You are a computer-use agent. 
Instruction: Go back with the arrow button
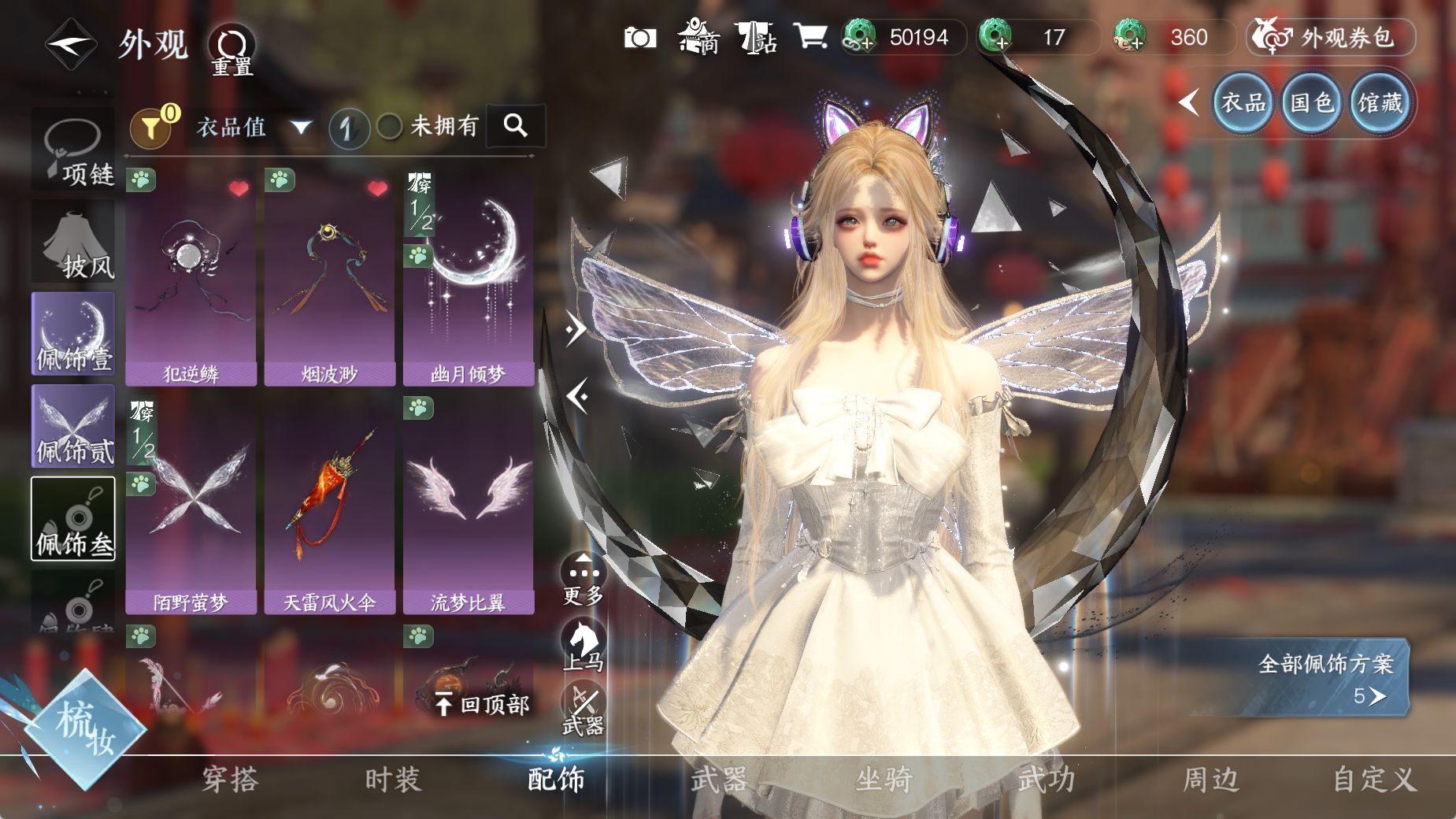69,43
